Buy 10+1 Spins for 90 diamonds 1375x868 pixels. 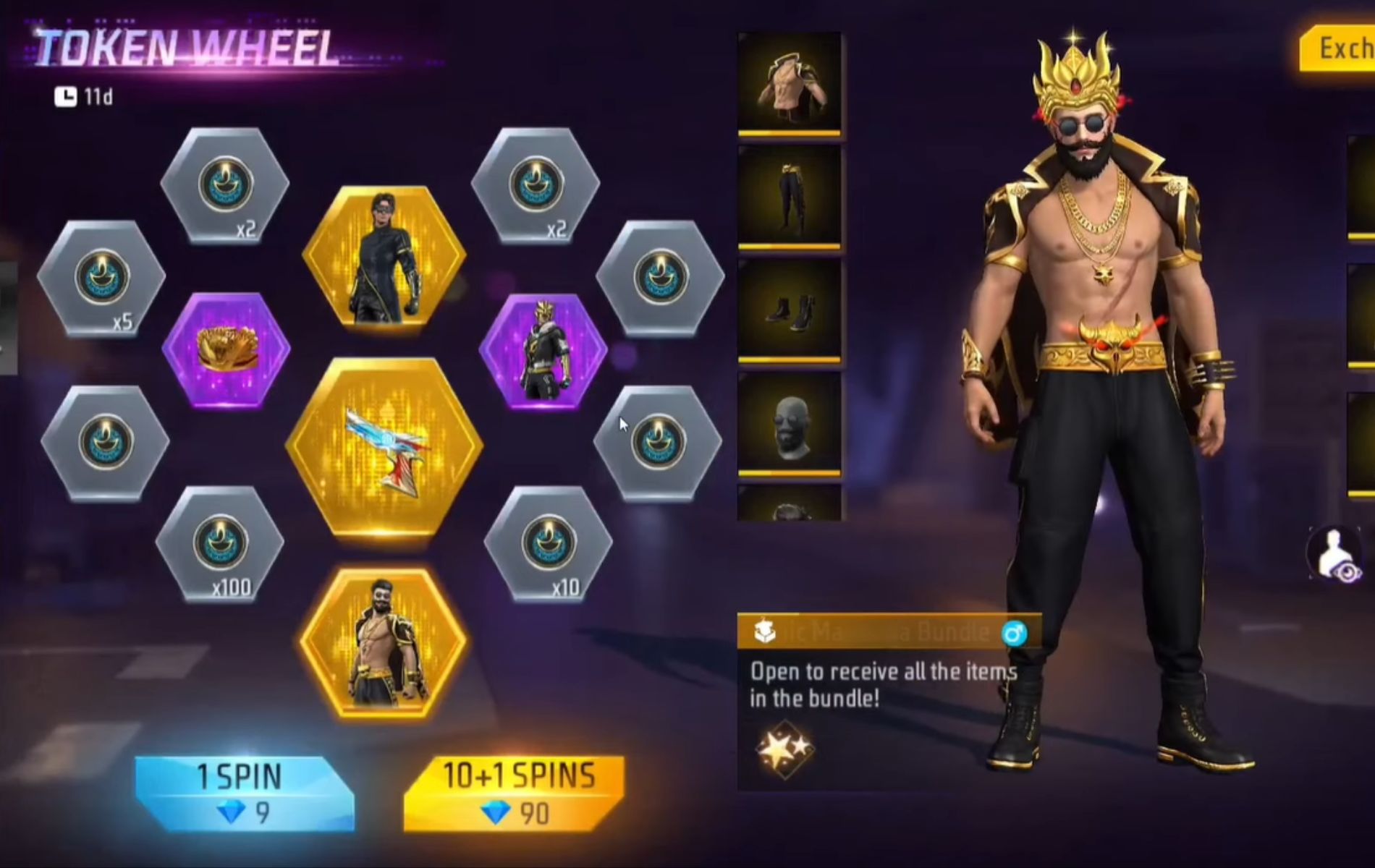515,793
